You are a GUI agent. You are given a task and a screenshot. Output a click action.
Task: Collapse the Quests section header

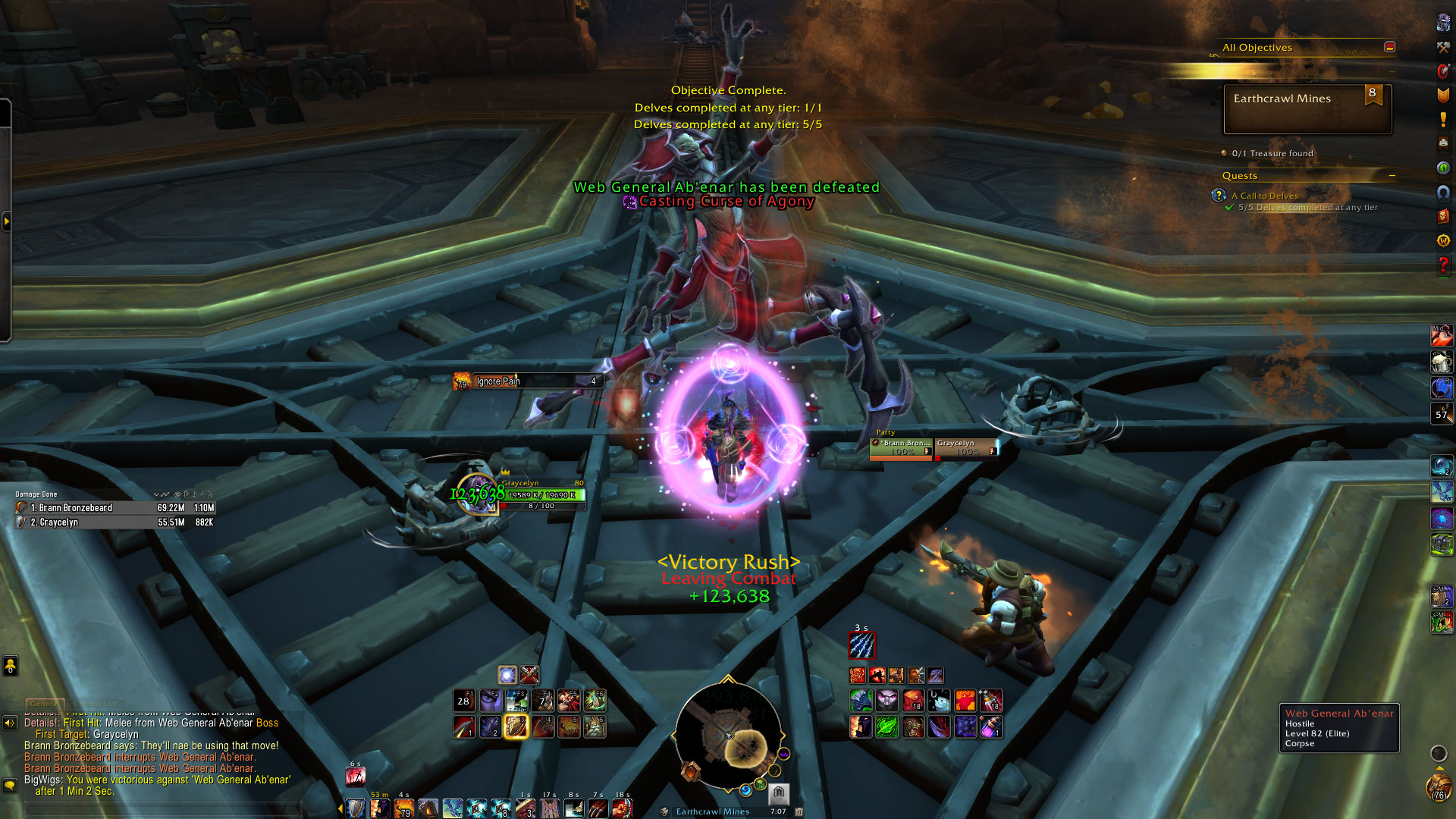[1392, 176]
